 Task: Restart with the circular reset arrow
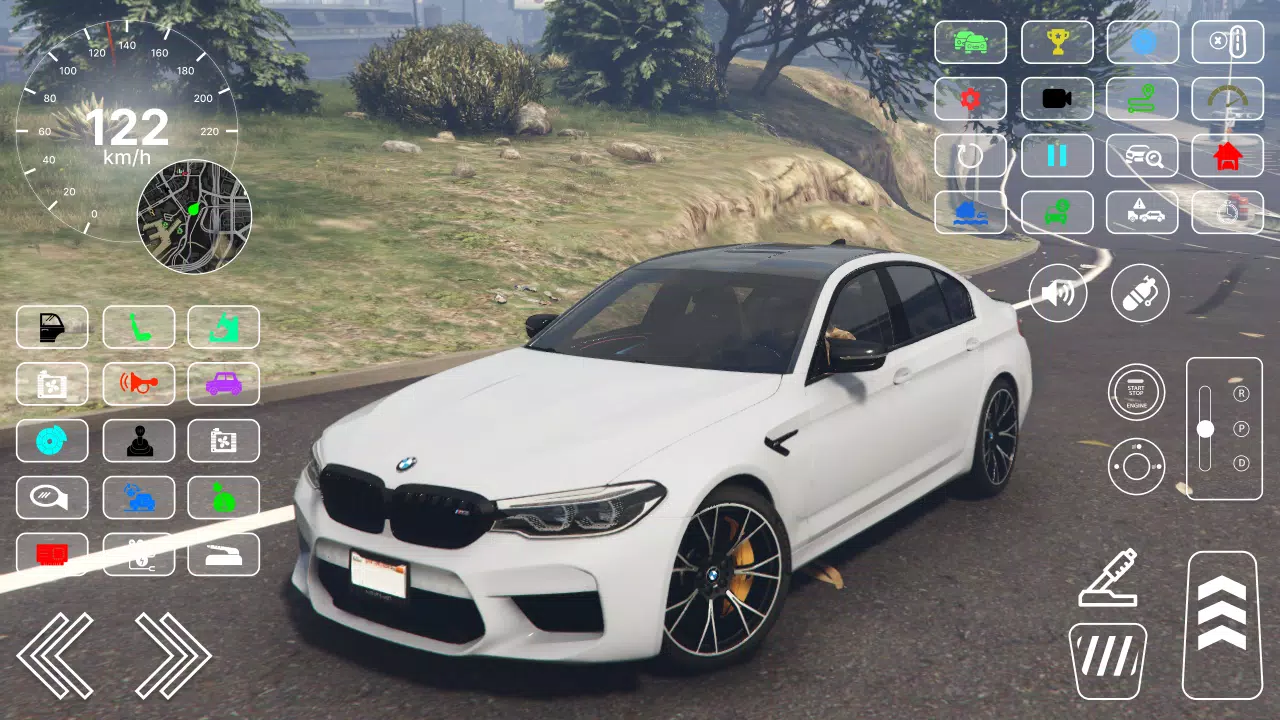[x=971, y=156]
